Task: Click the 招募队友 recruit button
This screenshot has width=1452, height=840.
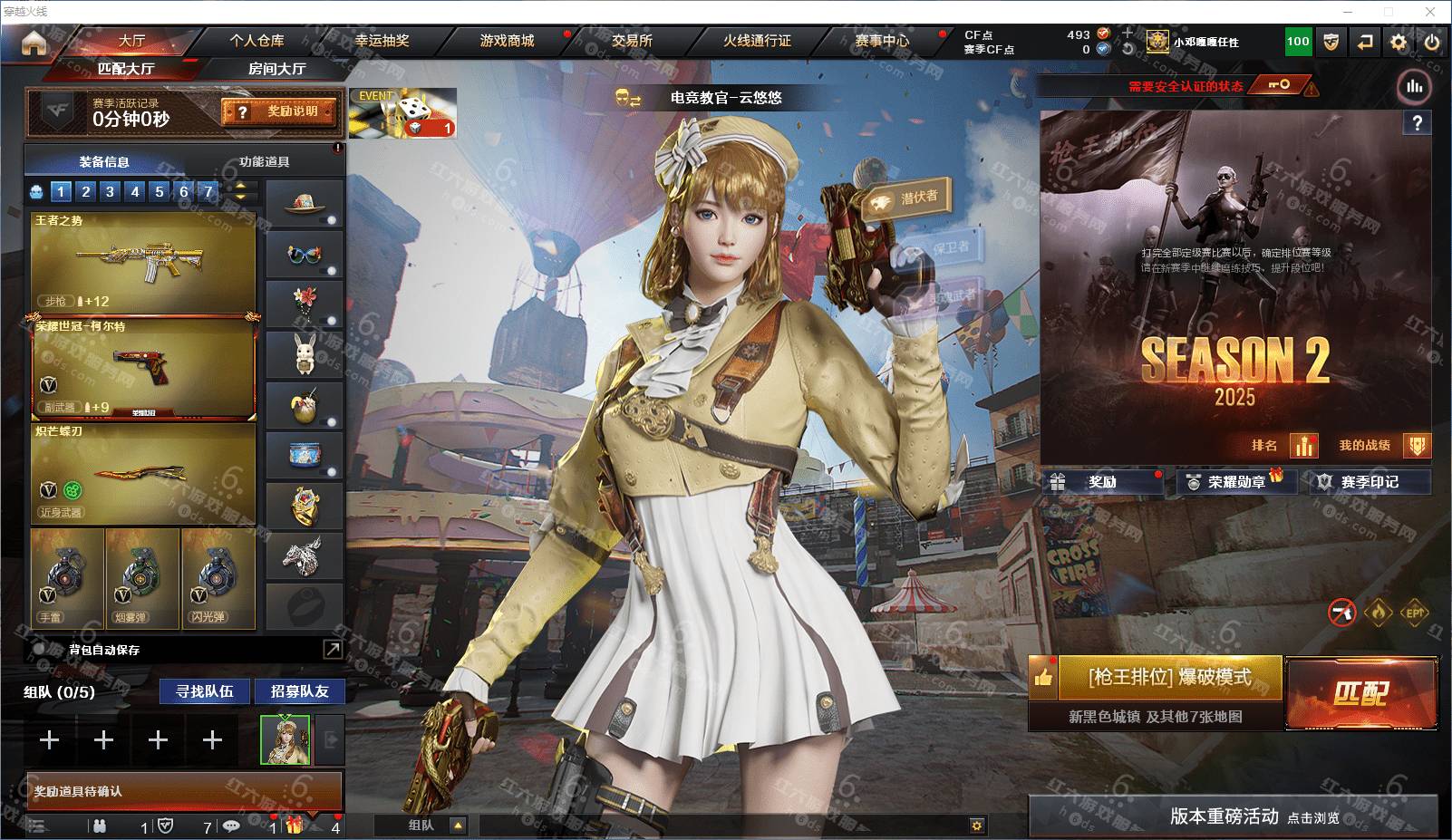Action: tap(299, 691)
